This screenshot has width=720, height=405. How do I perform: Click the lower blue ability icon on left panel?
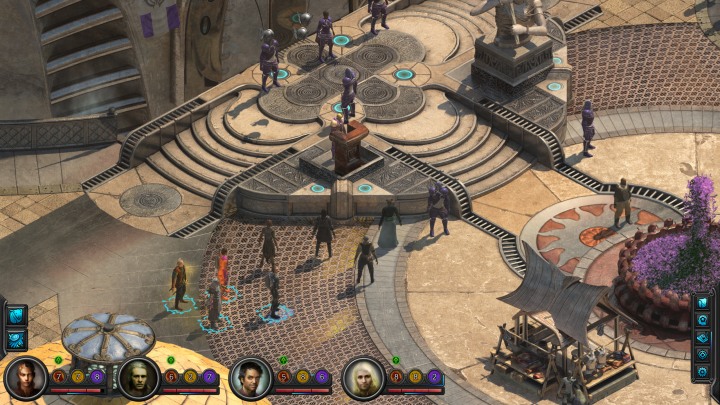pyautogui.click(x=17, y=339)
